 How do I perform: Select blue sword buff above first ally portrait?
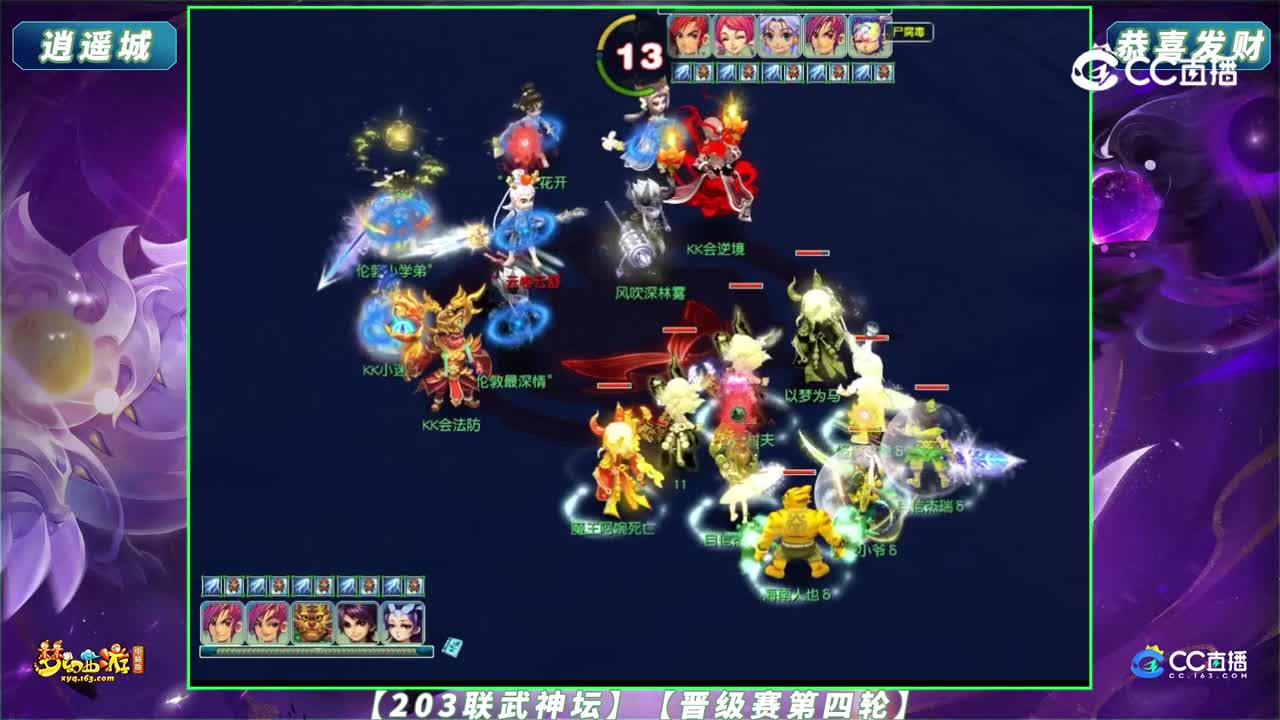tap(212, 586)
